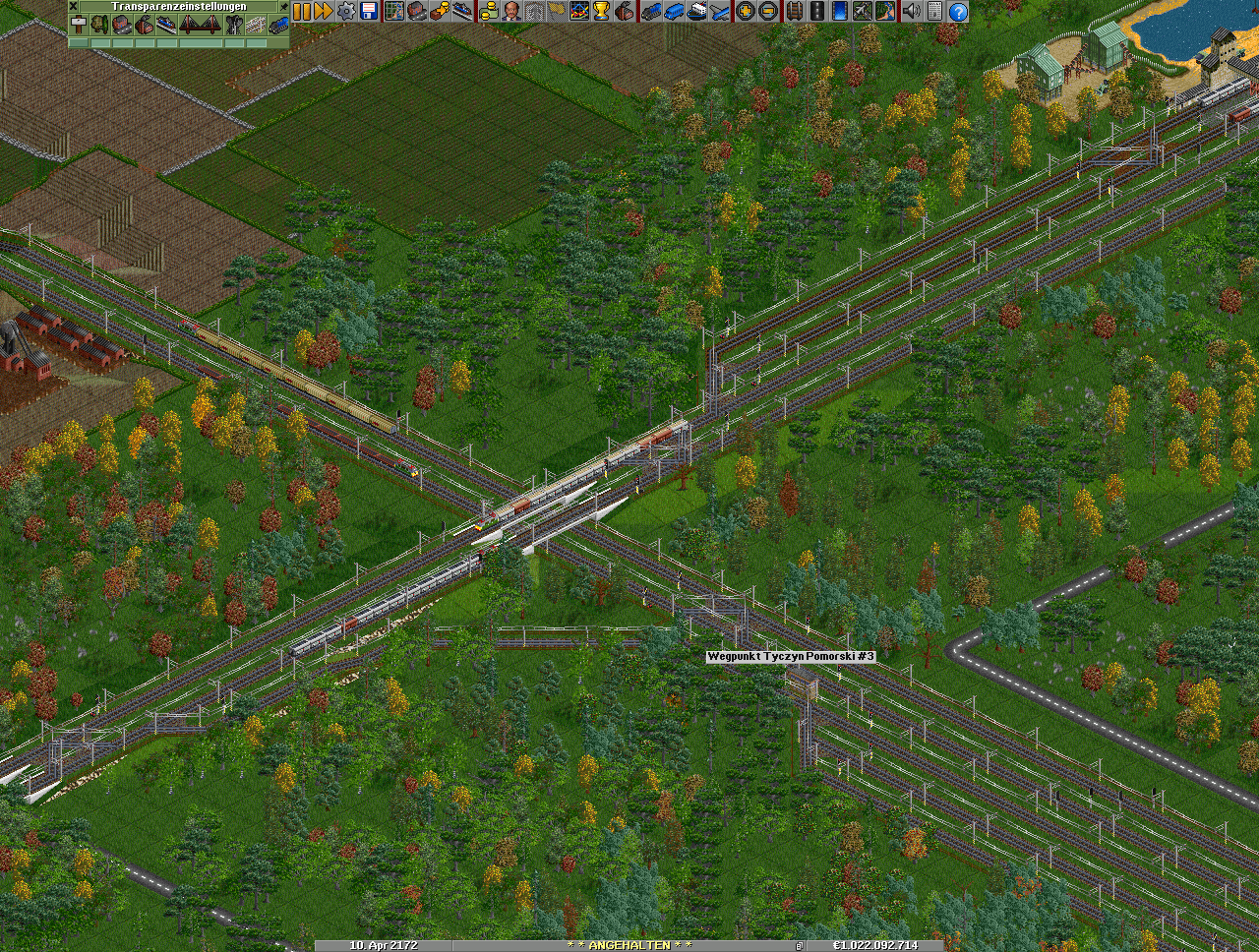Activate fast forward
The height and width of the screenshot is (952, 1259).
(x=323, y=11)
